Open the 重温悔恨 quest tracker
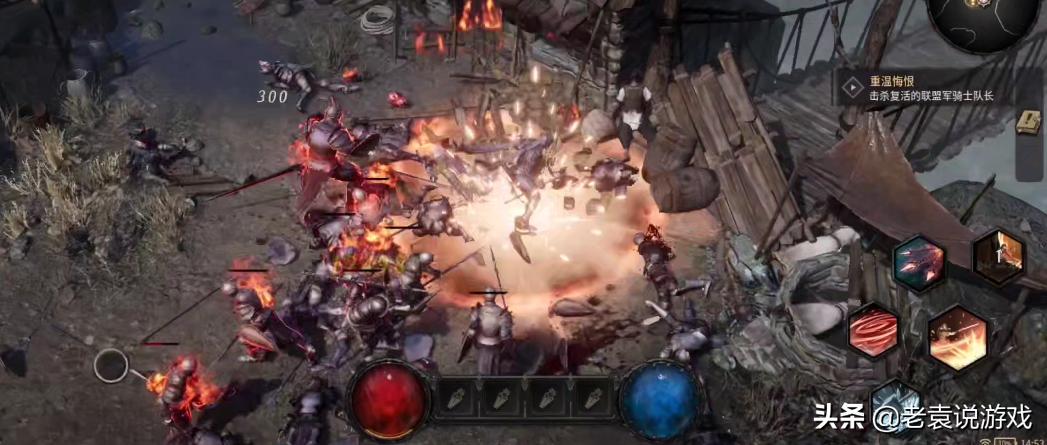Viewport: 1047px width, 445px height. click(922, 89)
